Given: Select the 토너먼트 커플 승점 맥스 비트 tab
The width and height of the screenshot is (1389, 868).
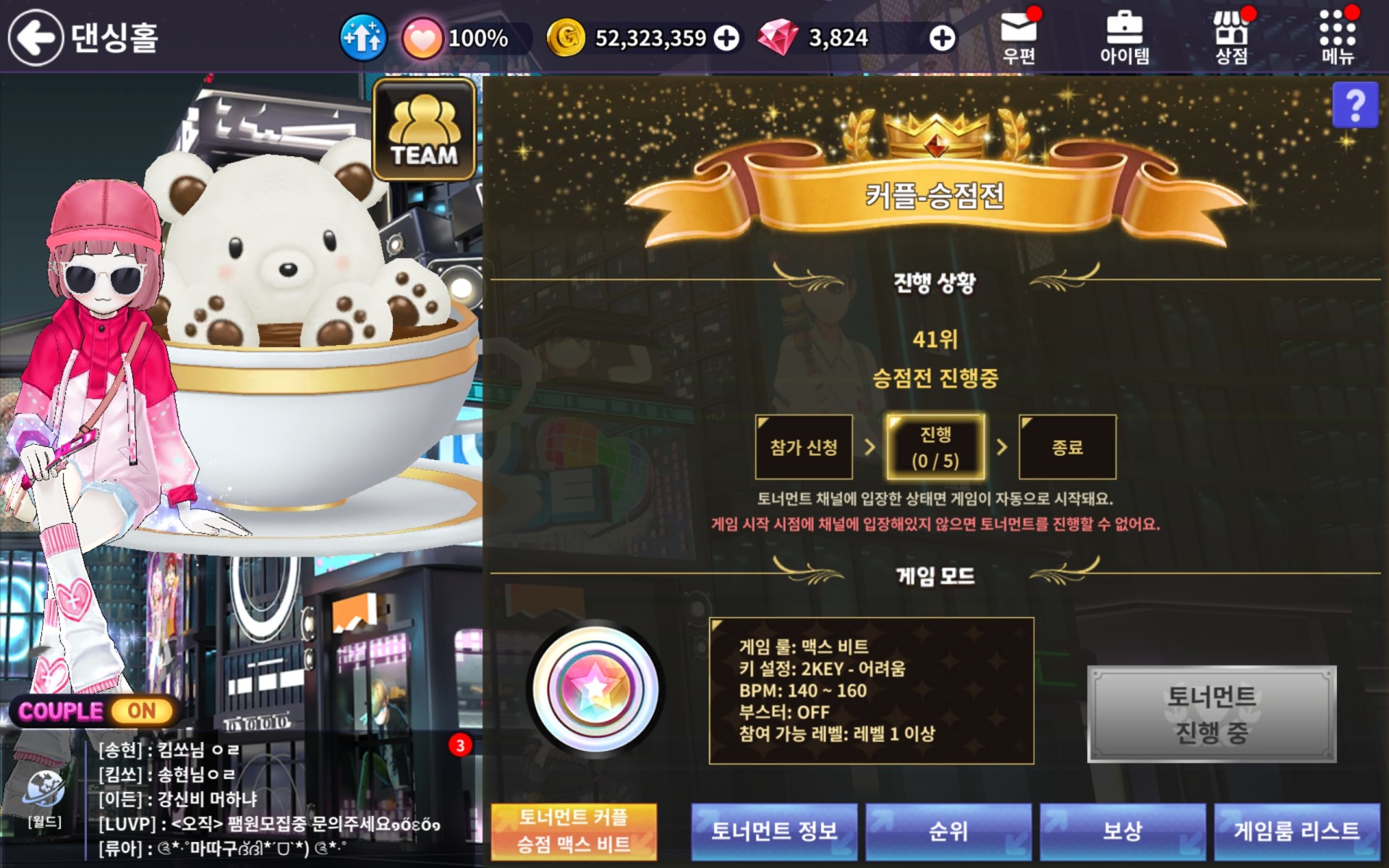Looking at the screenshot, I should pos(574,831).
